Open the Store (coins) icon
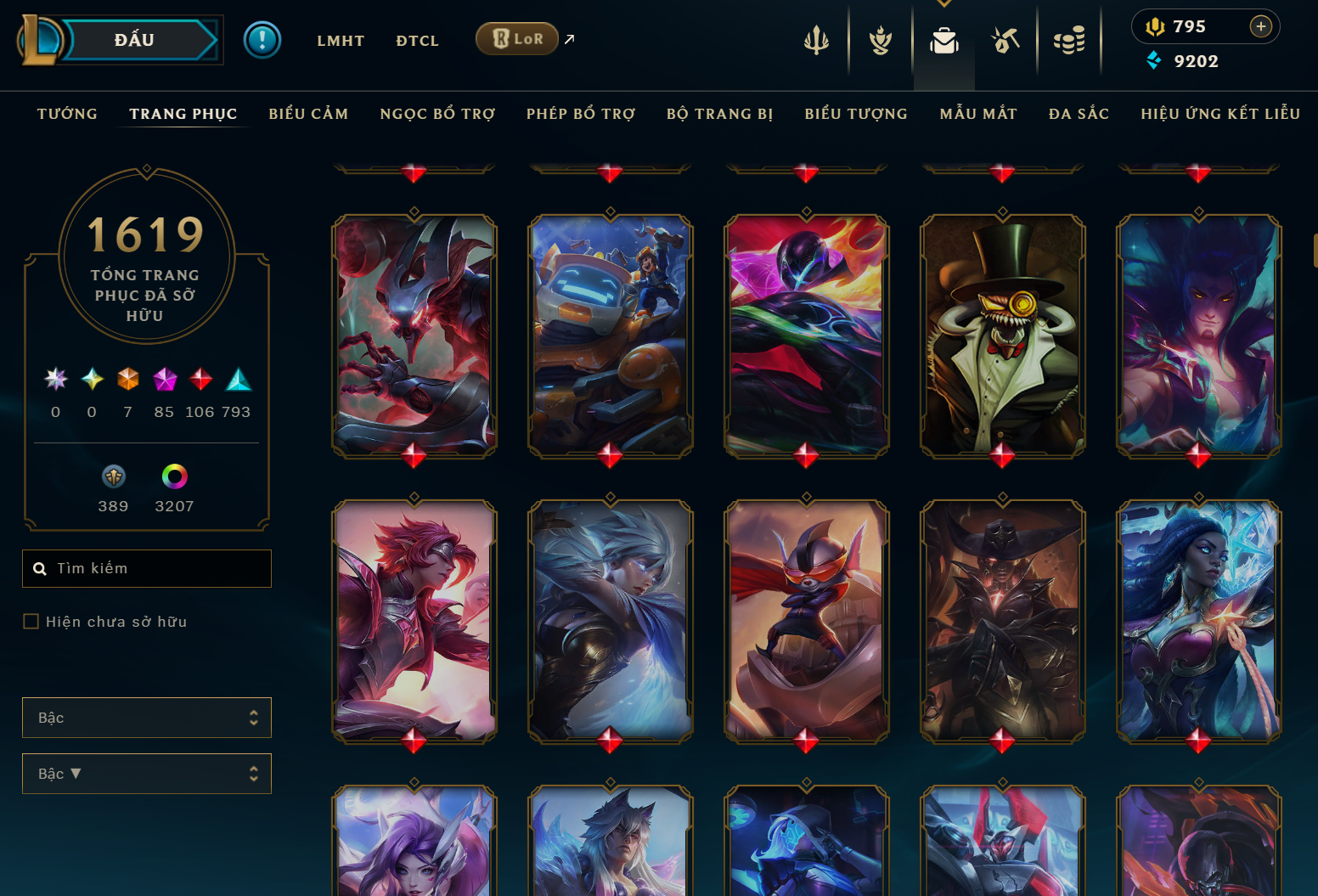The height and width of the screenshot is (896, 1318). coord(1069,38)
